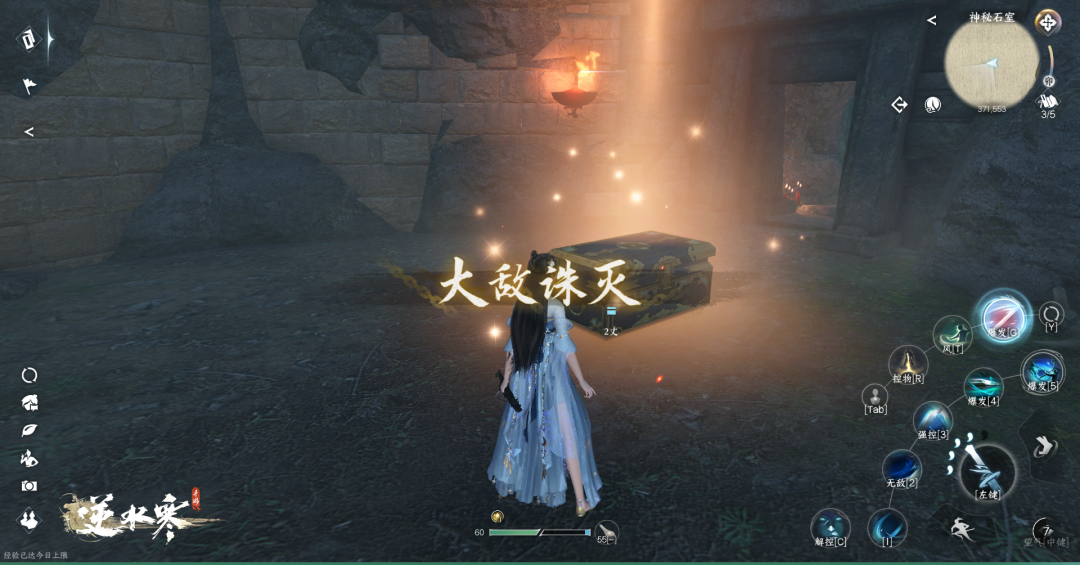The width and height of the screenshot is (1080, 565).
Task: Click the exit dungeon diamond icon
Action: [899, 104]
